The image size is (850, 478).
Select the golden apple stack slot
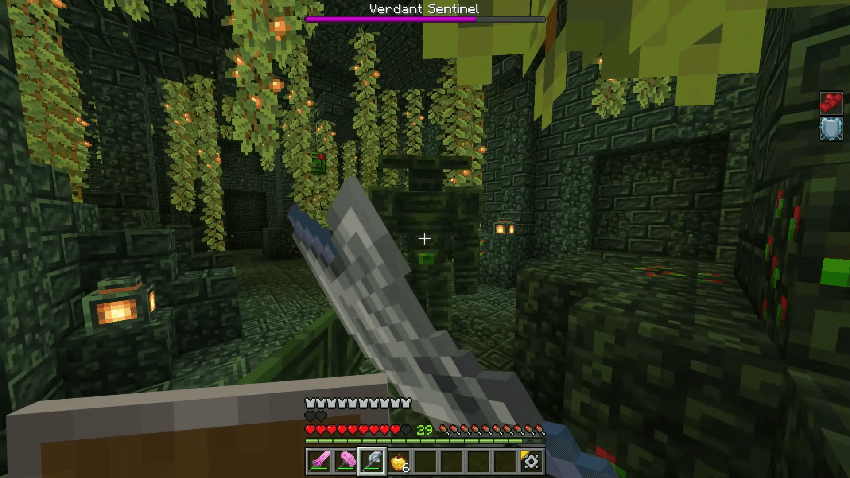pos(397,461)
